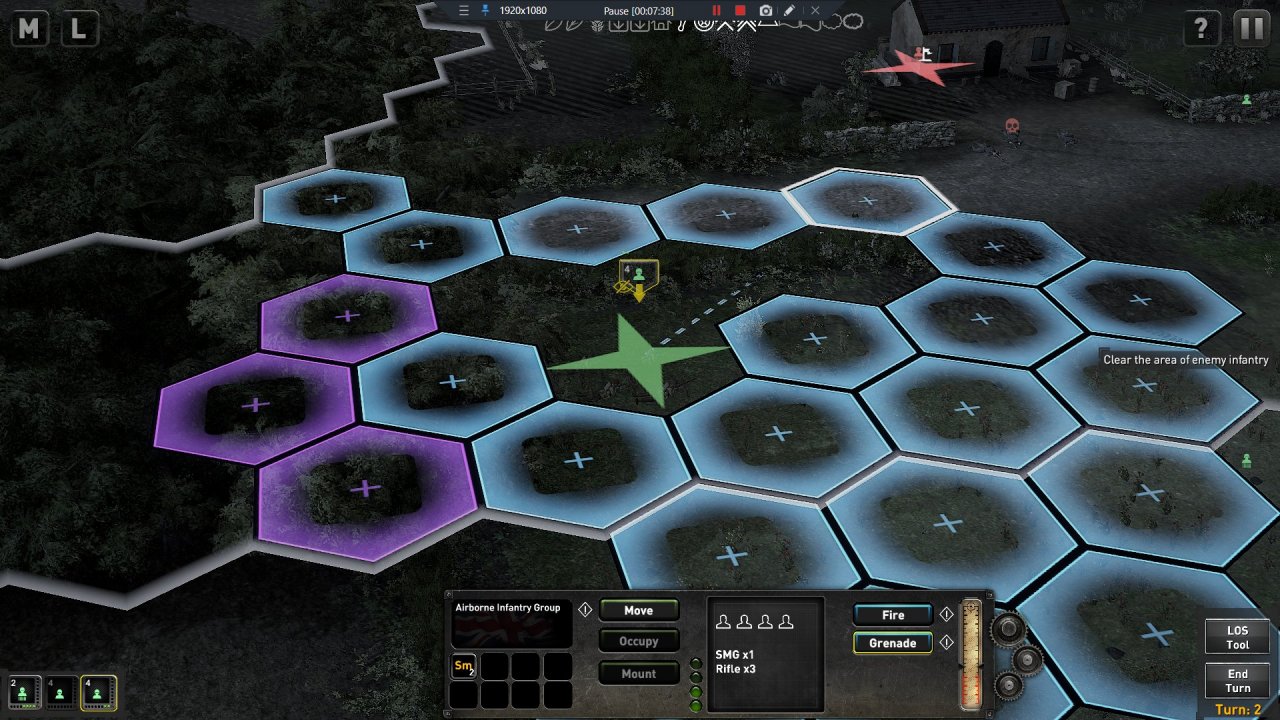Click the pin icon on the recorder overlay

pos(483,10)
